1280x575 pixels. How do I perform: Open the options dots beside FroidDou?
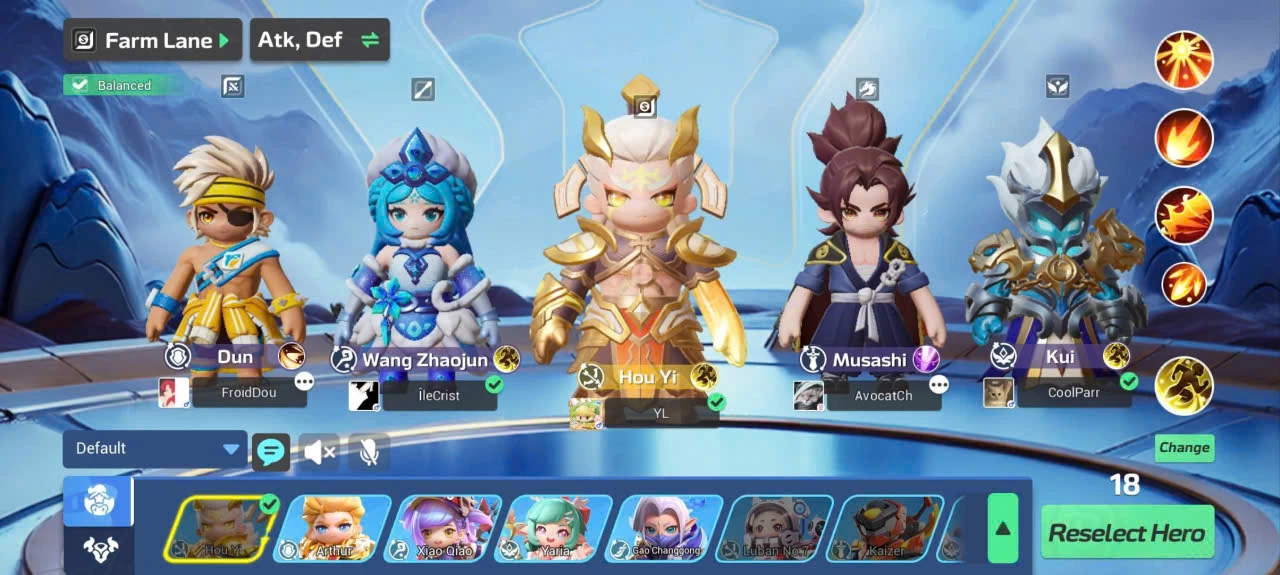(x=304, y=382)
